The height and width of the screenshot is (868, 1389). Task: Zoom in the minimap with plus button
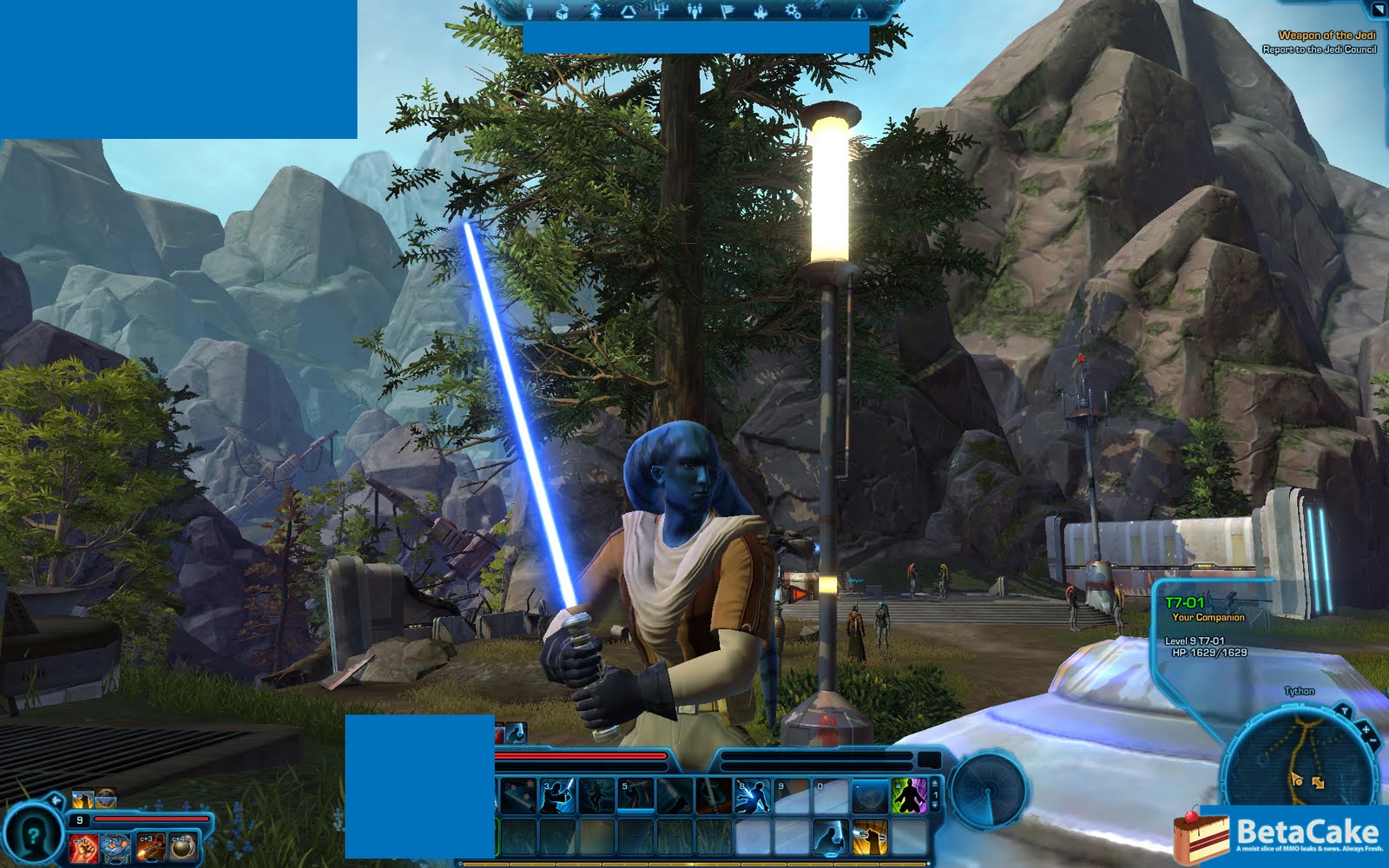(1366, 731)
